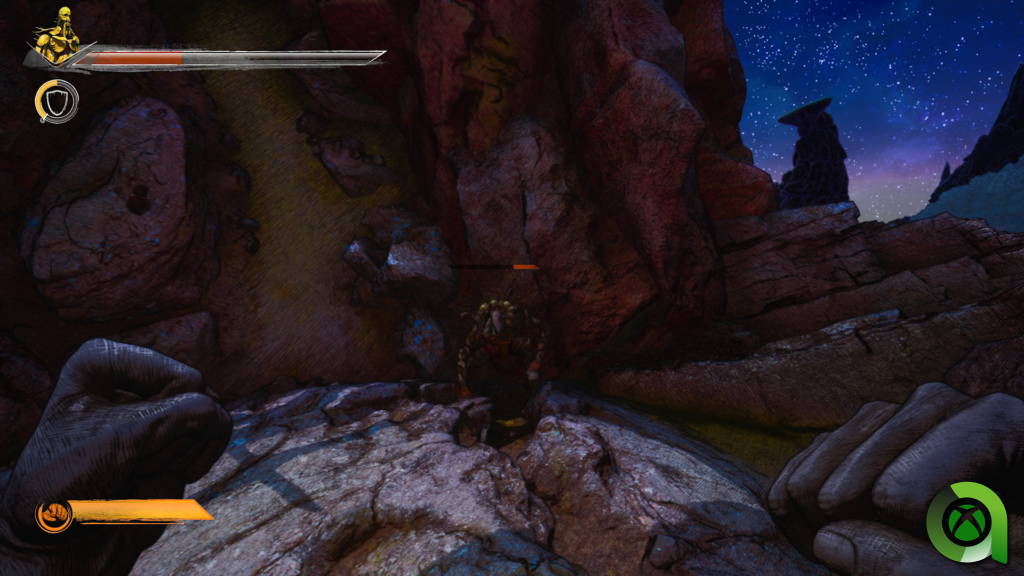Activate the orange fist power icon
1024x576 pixels.
click(x=52, y=515)
